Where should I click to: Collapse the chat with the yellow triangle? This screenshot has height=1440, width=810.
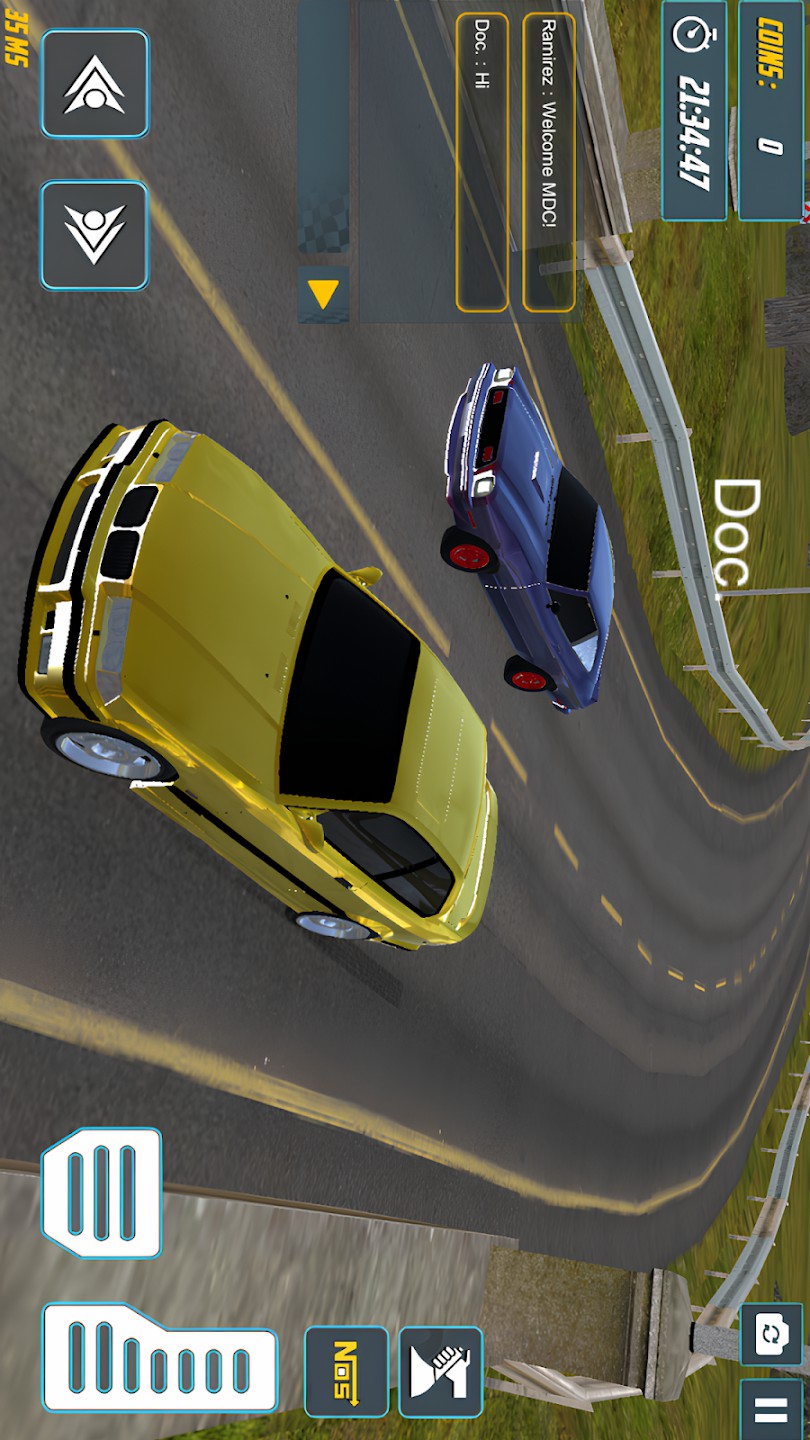[x=323, y=294]
